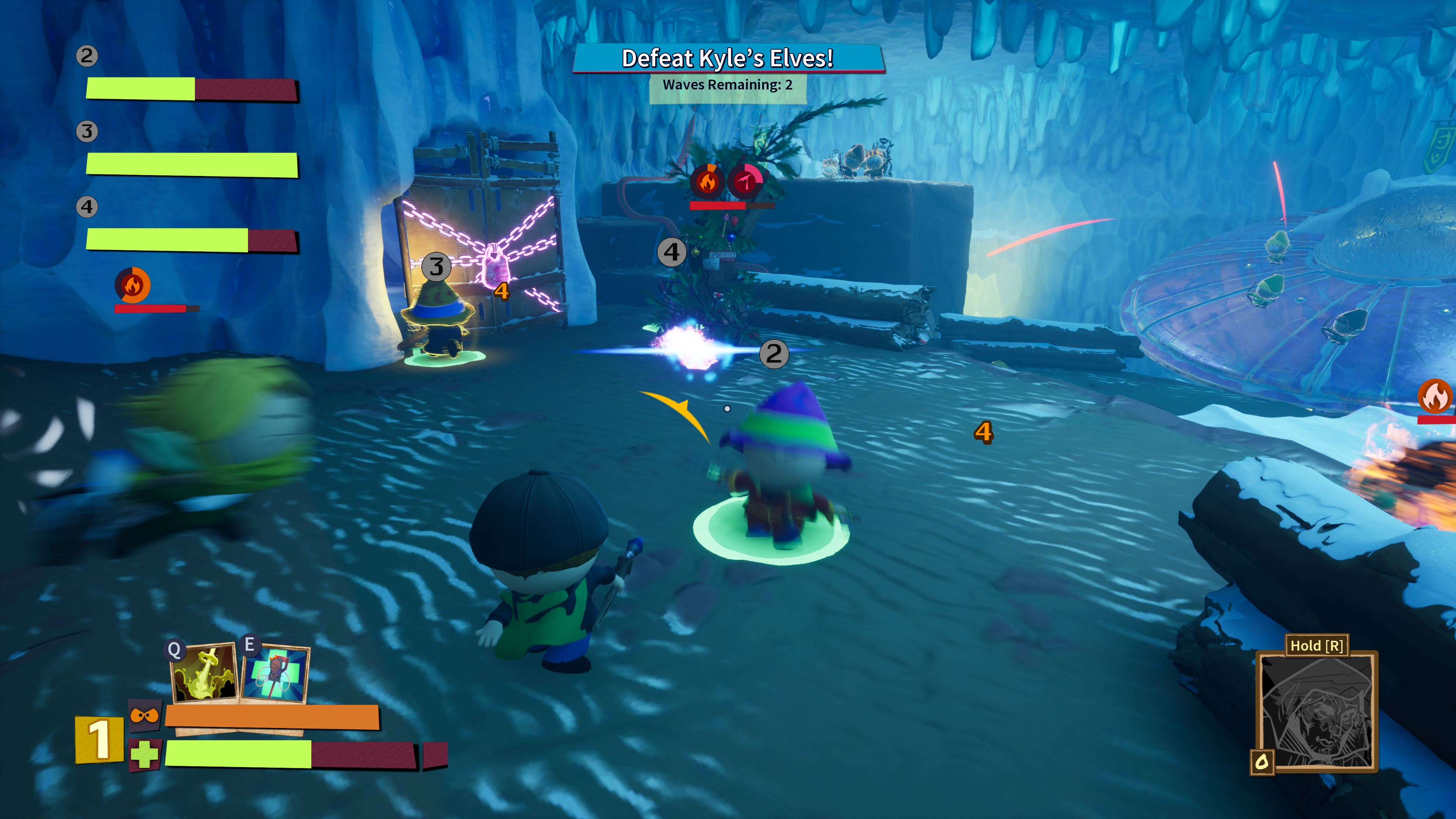Select player 4 badge in the party list

[86, 207]
